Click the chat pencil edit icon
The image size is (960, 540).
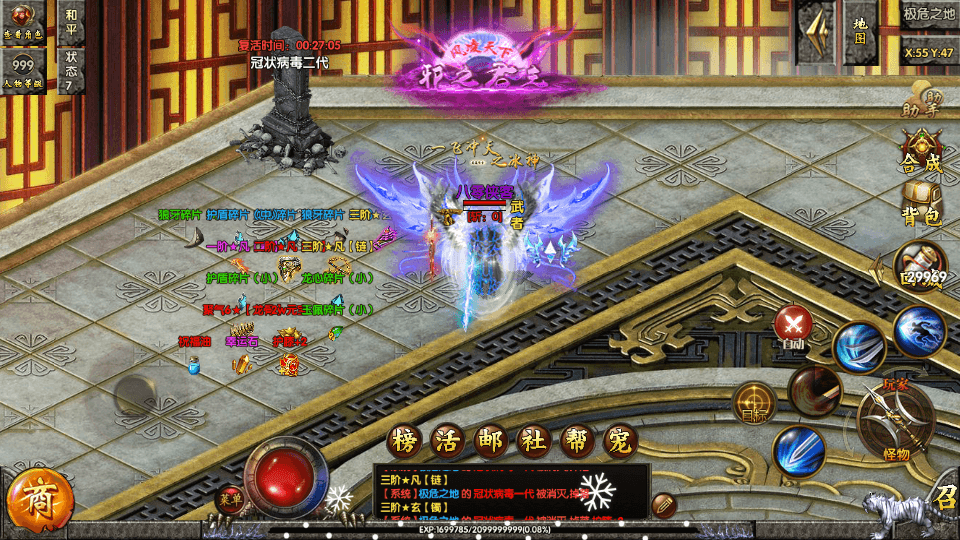pyautogui.click(x=663, y=505)
